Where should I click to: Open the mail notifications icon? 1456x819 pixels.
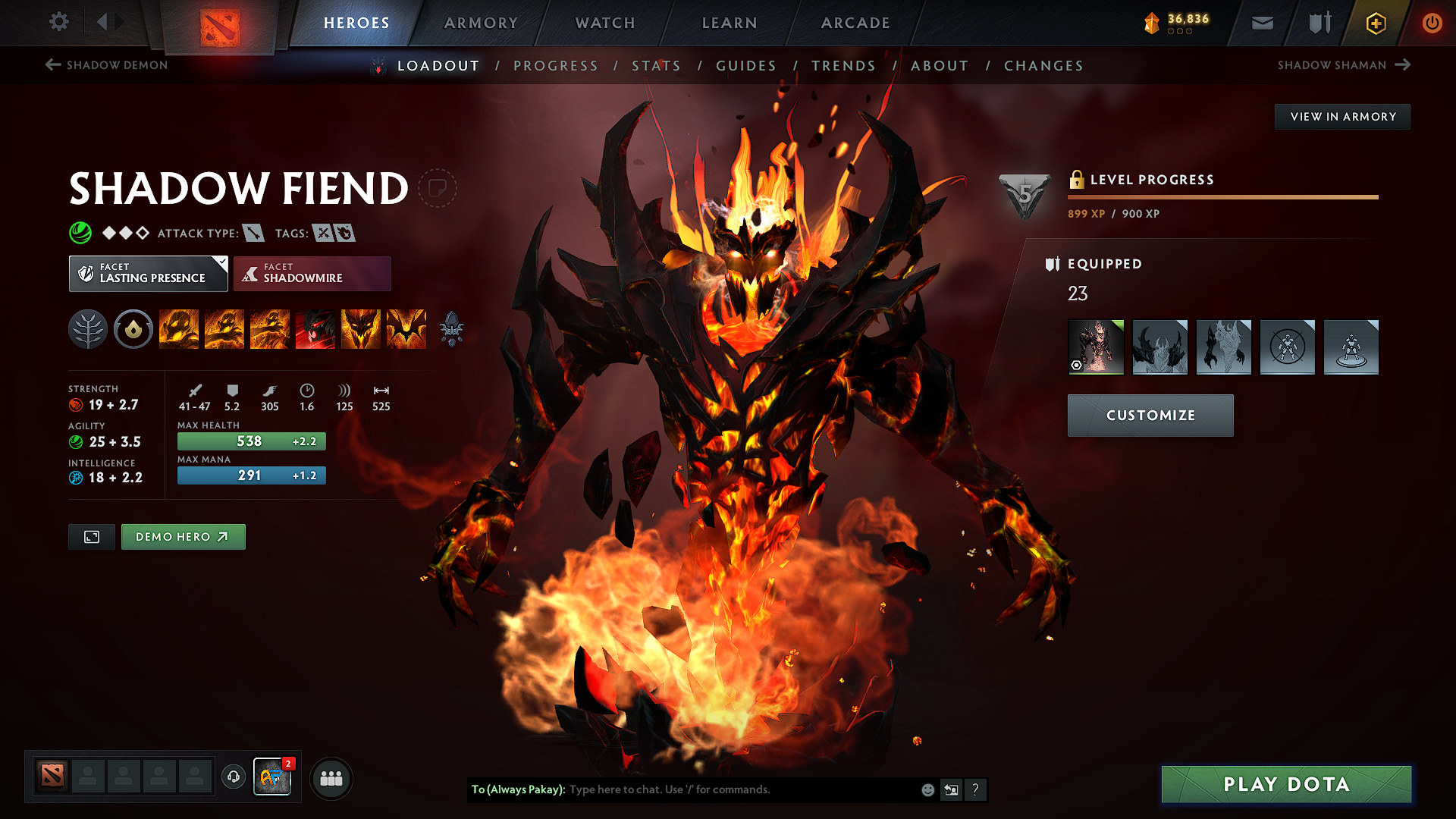(1261, 23)
